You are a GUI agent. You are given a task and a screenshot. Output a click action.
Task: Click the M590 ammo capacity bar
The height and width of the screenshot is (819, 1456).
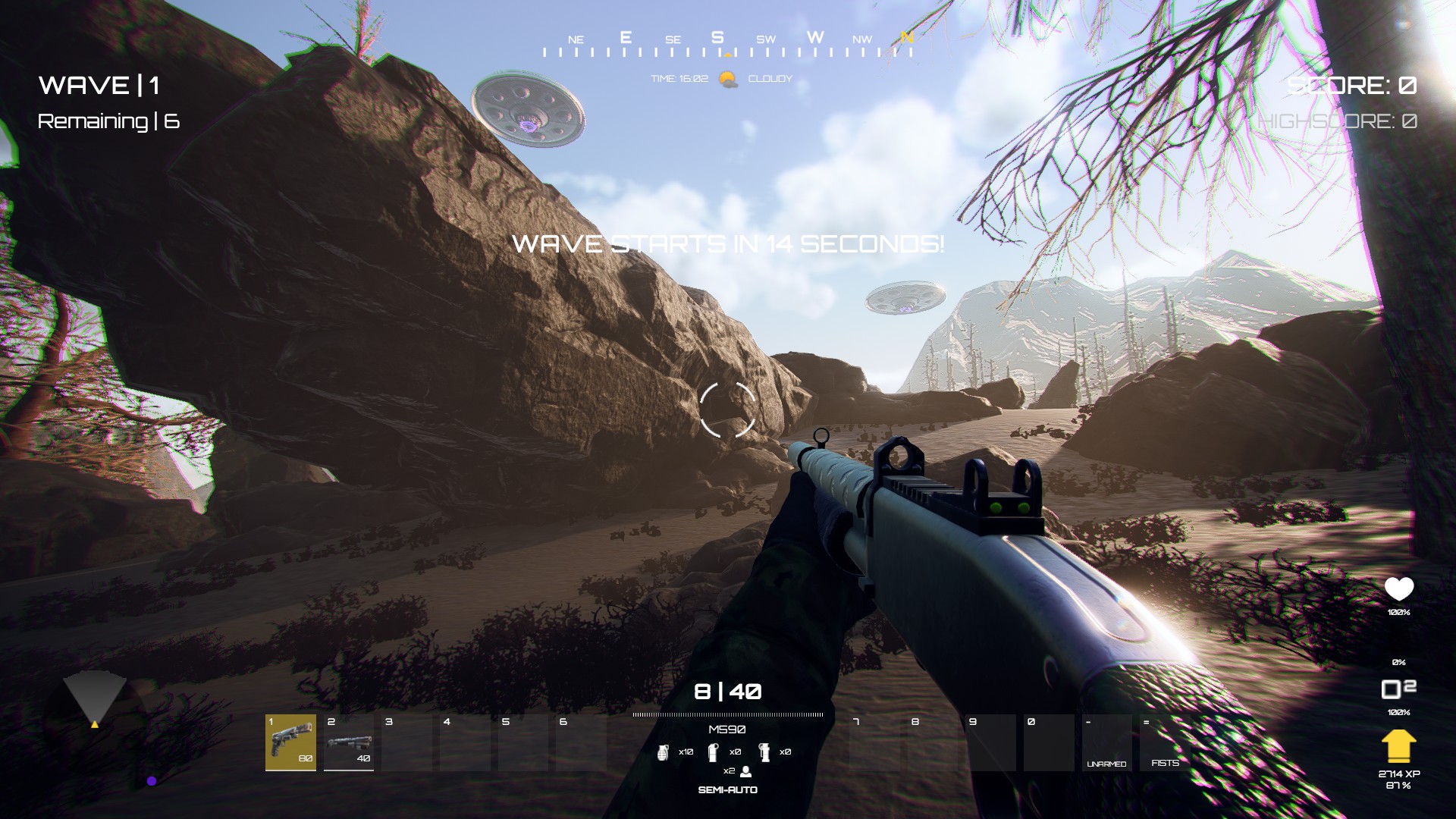click(x=726, y=714)
